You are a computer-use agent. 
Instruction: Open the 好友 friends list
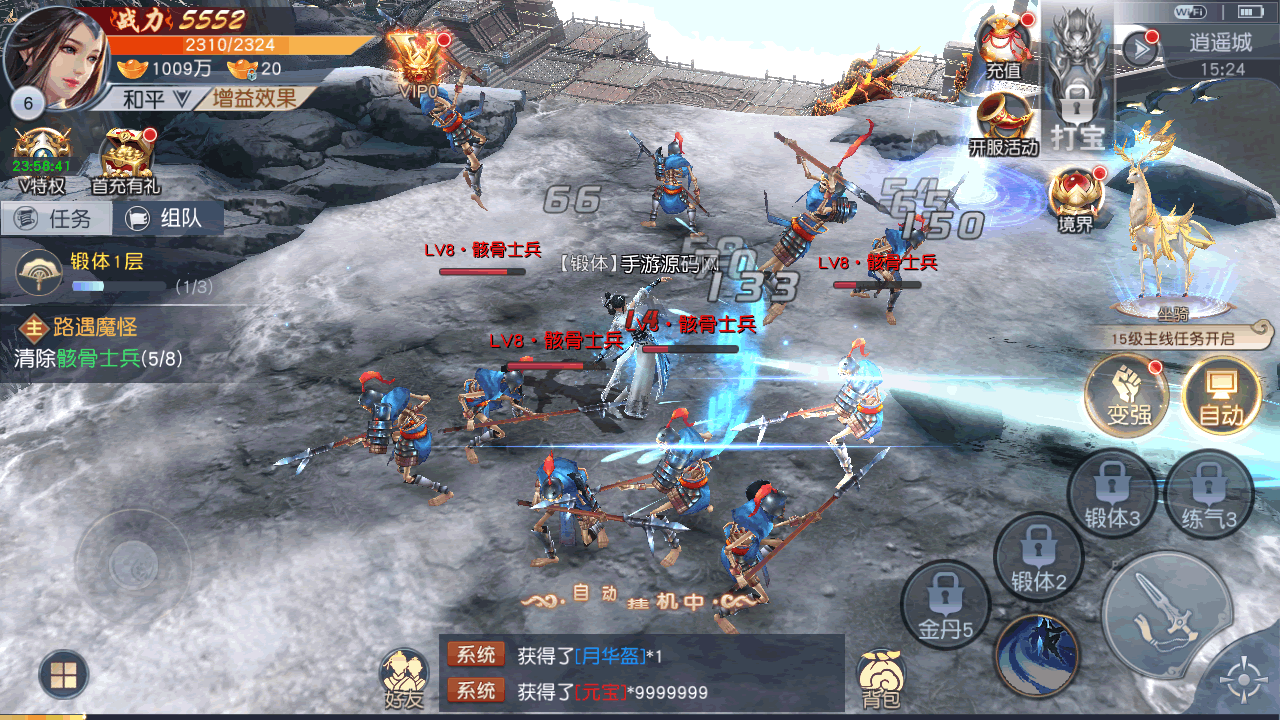(x=404, y=678)
